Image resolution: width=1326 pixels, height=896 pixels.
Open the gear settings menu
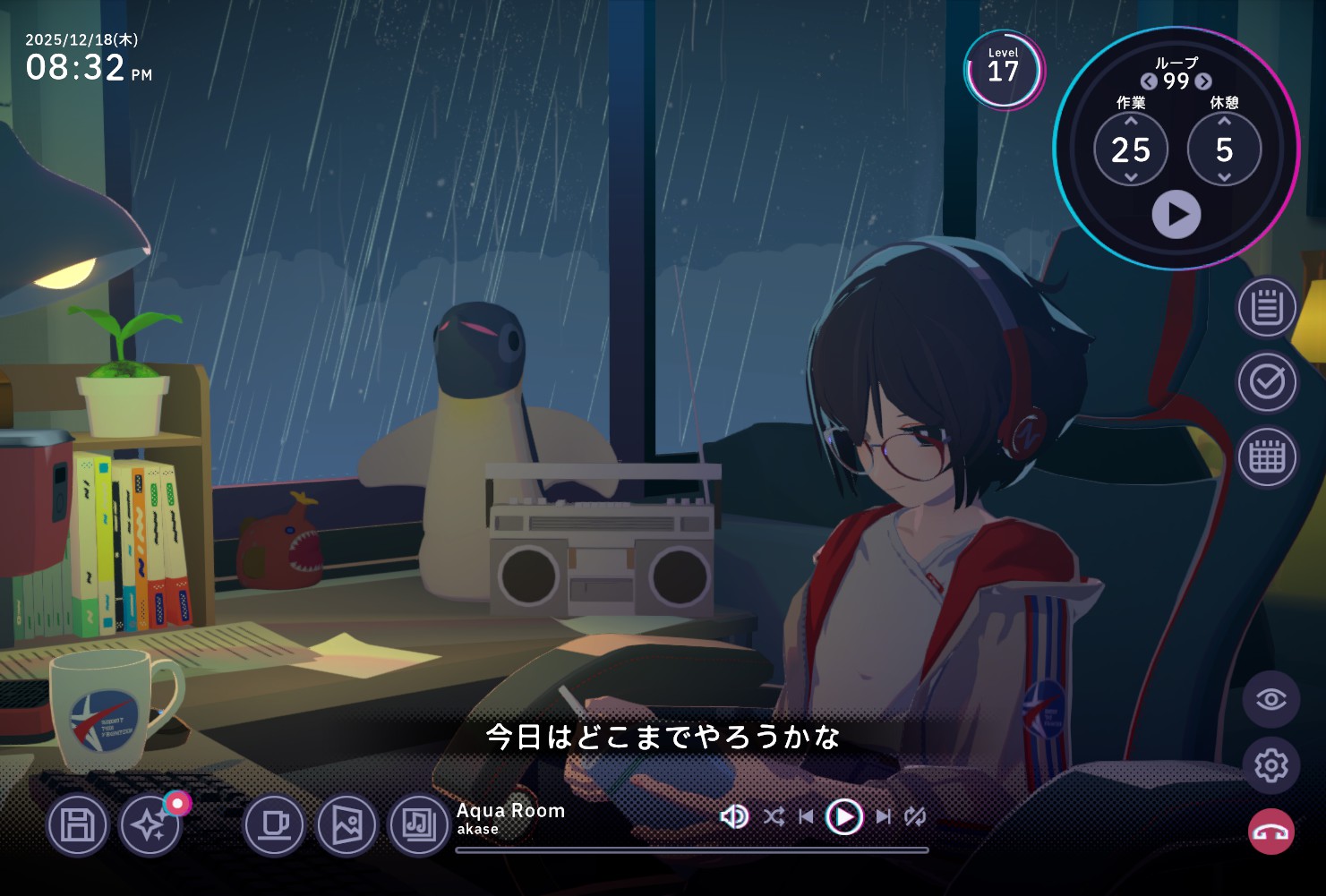click(x=1270, y=765)
